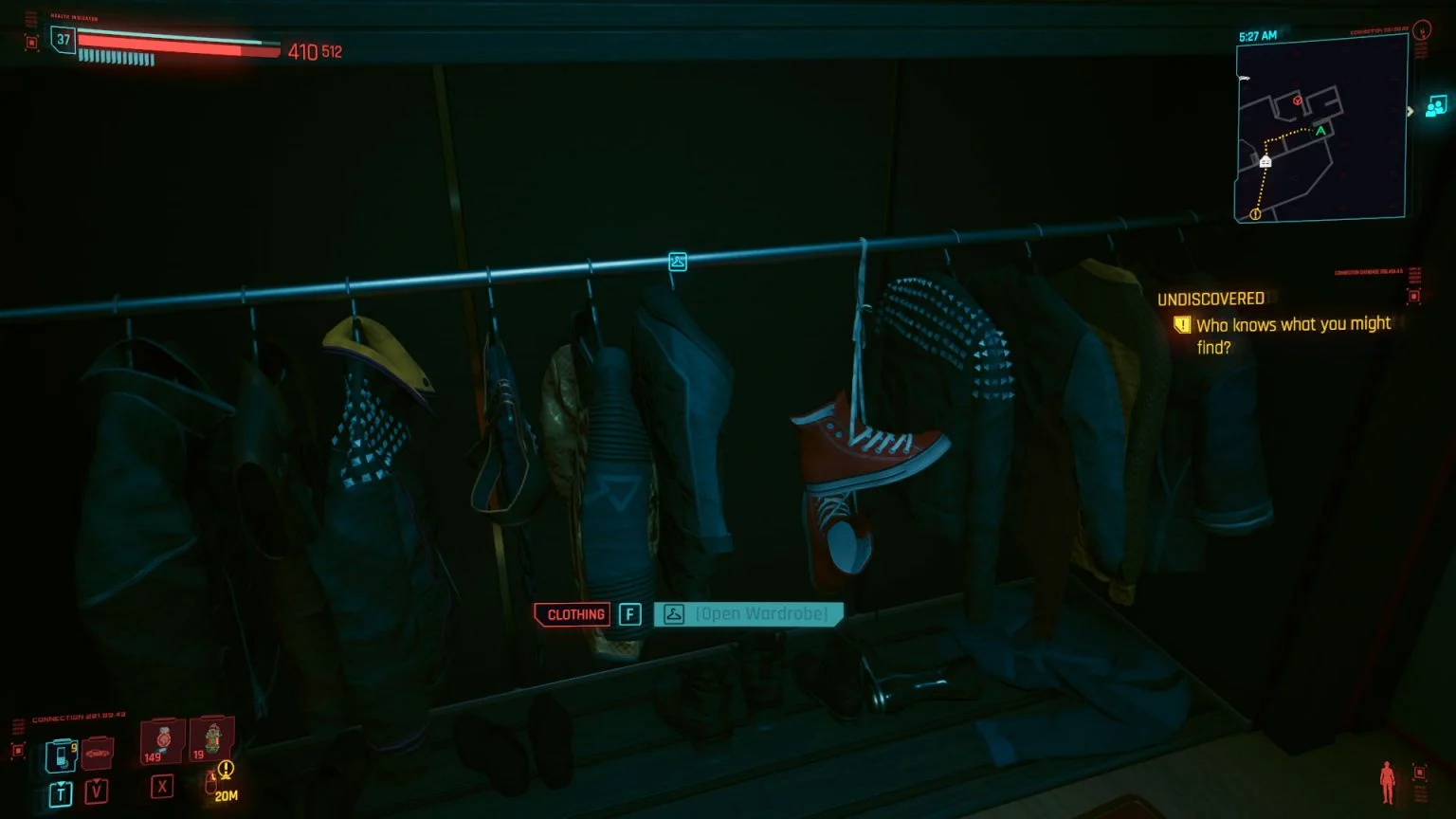Screen dimensions: 1456x819
Task: Open the cyan contacts icon beside the minimap
Action: (1436, 106)
